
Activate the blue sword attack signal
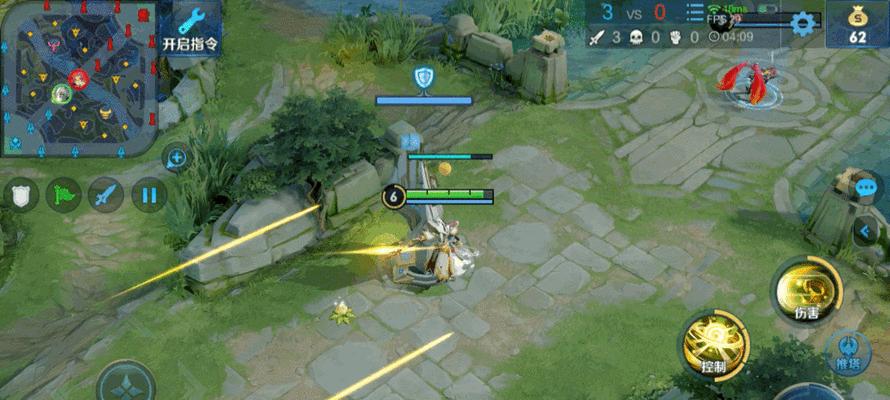105,194
